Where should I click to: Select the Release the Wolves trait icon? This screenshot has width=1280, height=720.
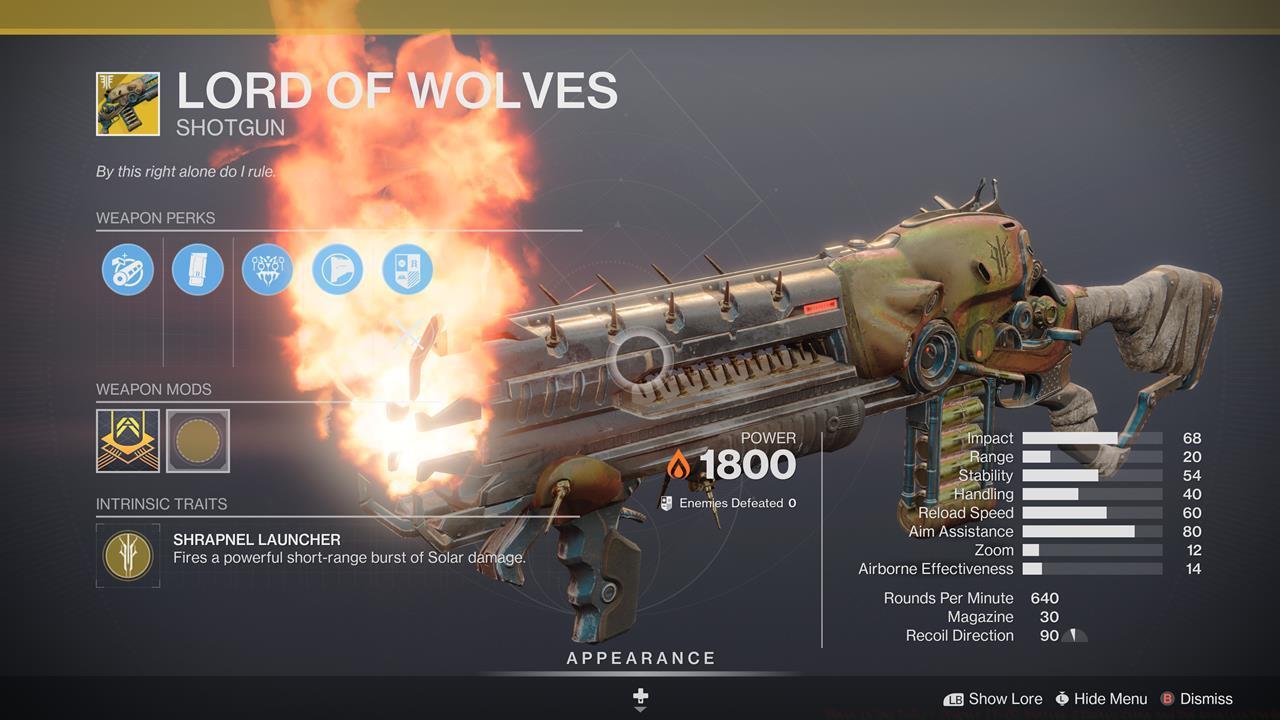pos(267,268)
